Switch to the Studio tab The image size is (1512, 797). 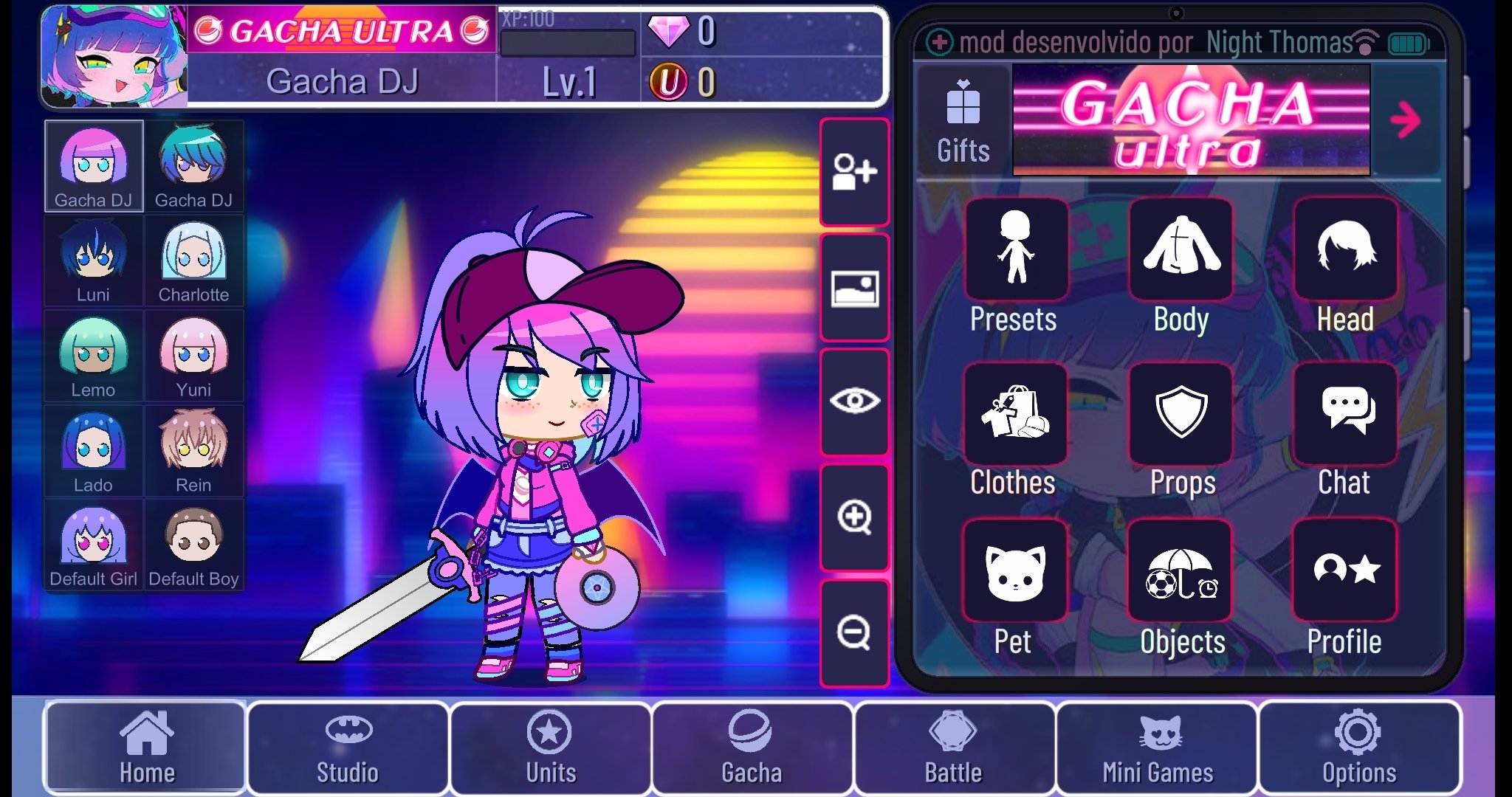[x=348, y=749]
